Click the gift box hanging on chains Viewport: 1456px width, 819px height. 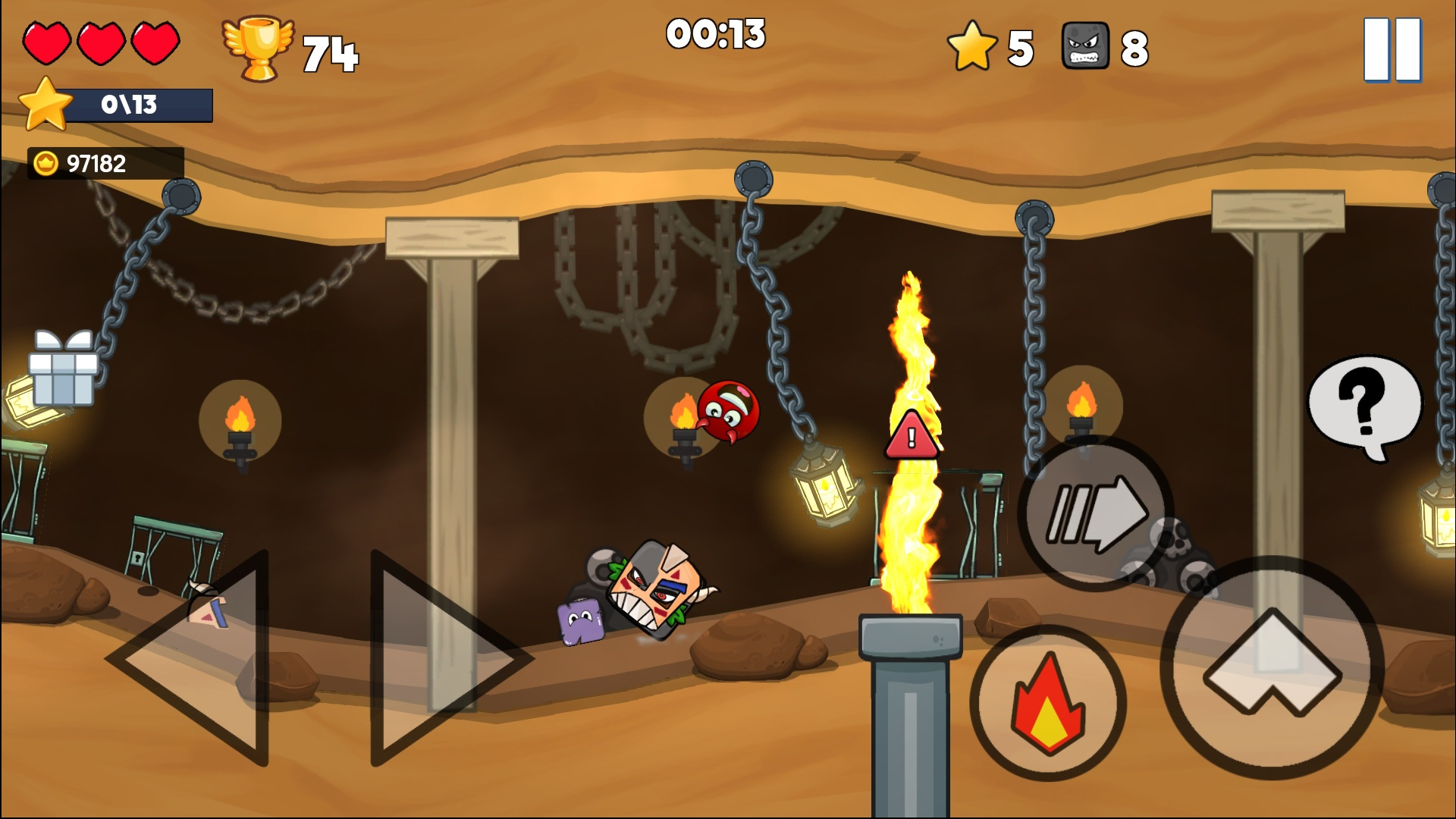(62, 373)
